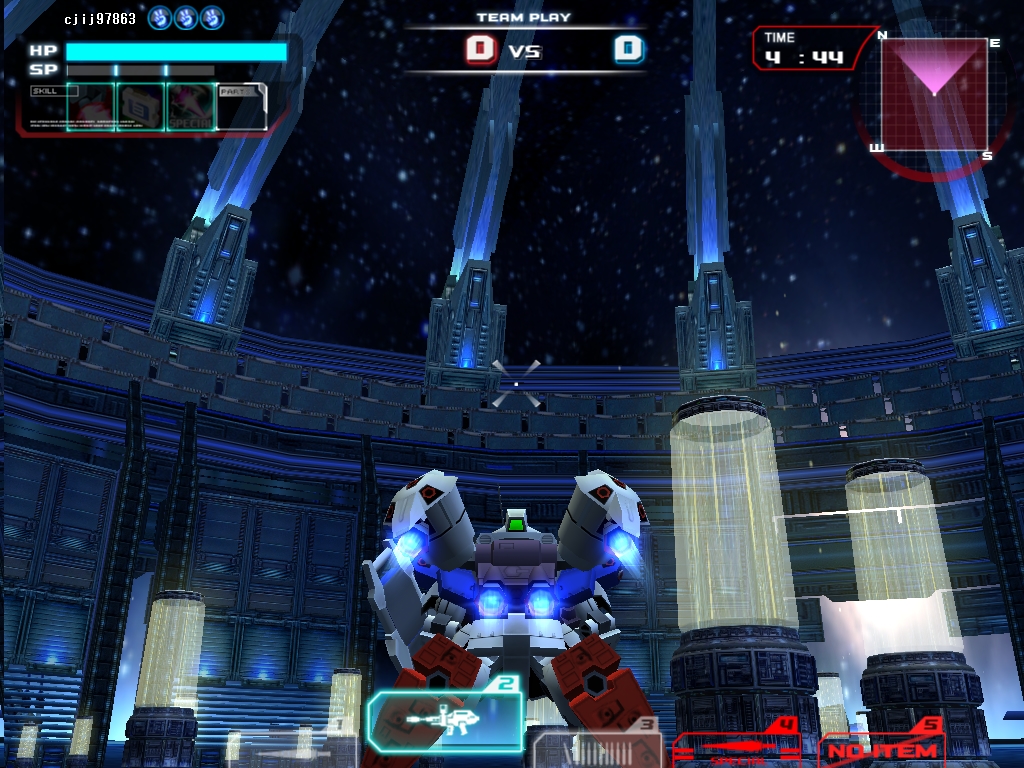This screenshot has width=1024, height=768.
Task: Click the NO ITEM slot 5
Action: pos(882,746)
